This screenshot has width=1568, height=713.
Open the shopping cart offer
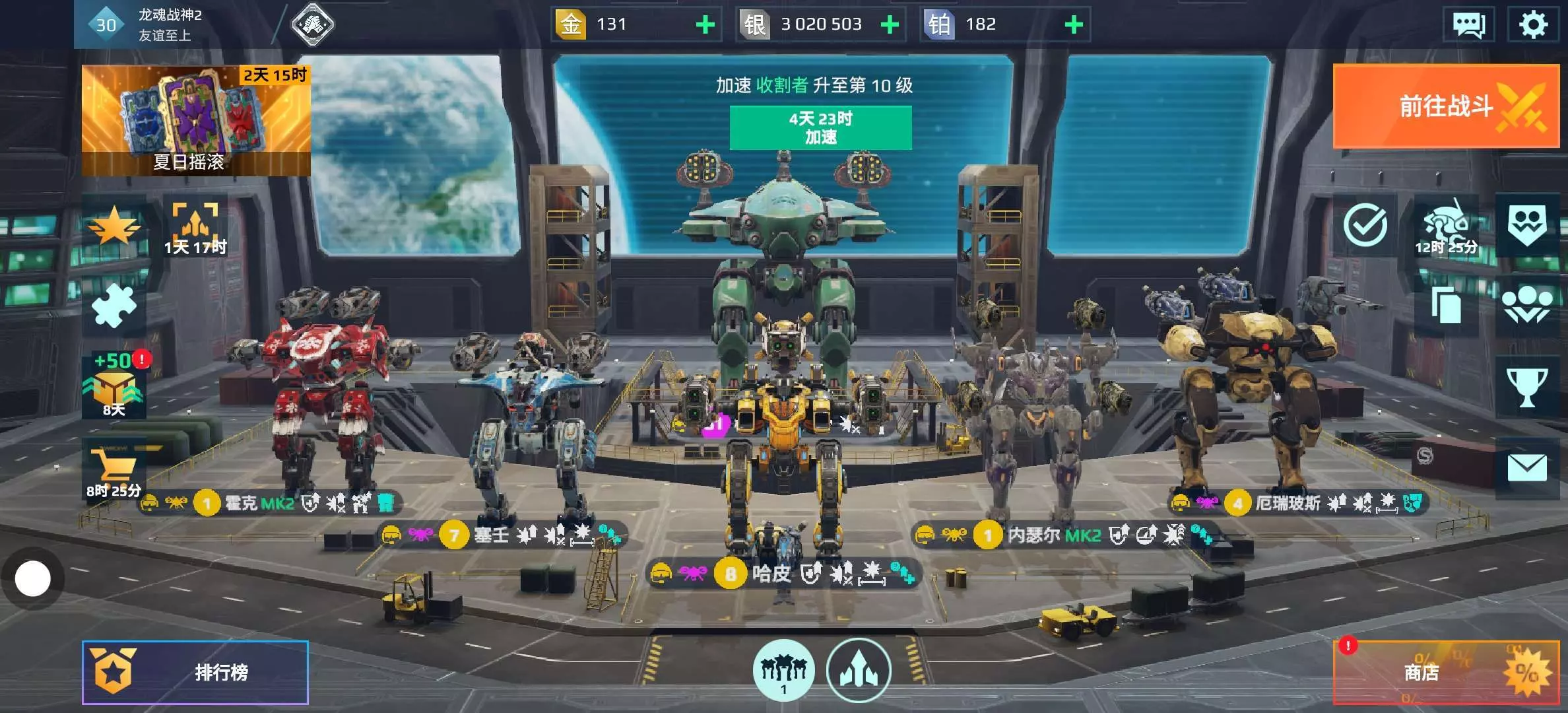click(114, 469)
